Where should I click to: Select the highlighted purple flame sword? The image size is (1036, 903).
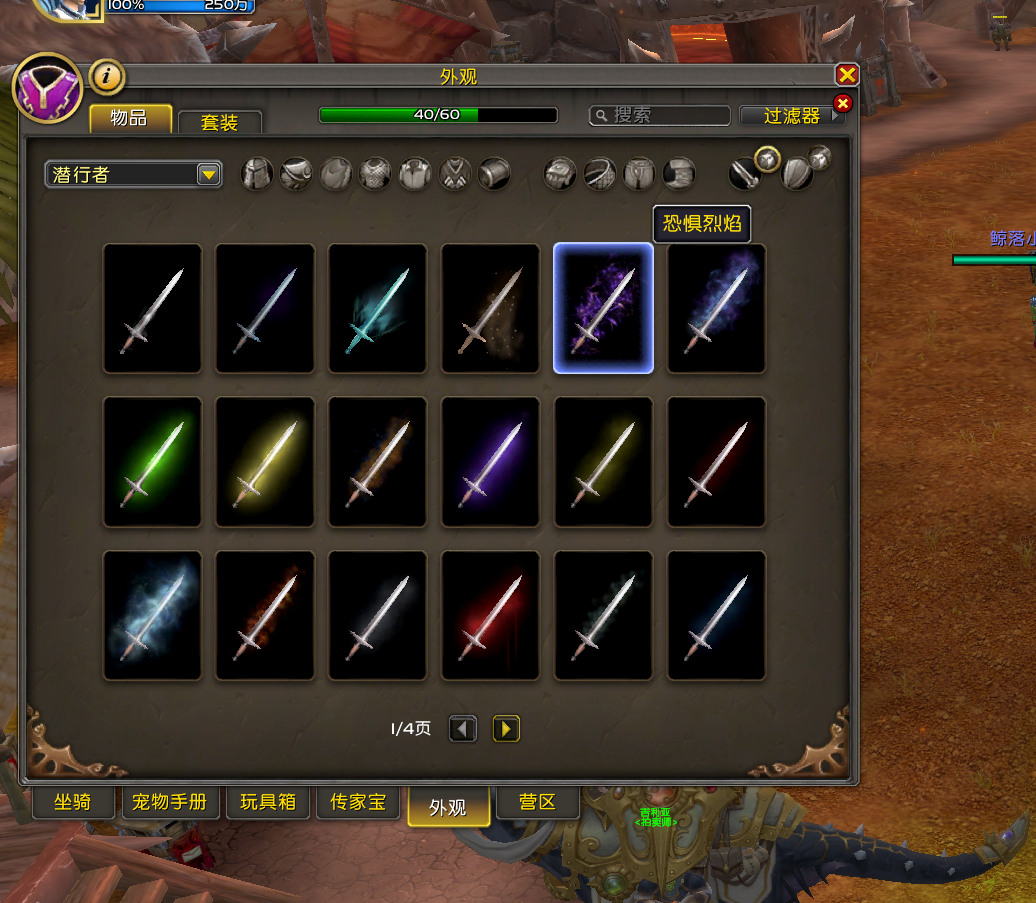click(x=603, y=308)
